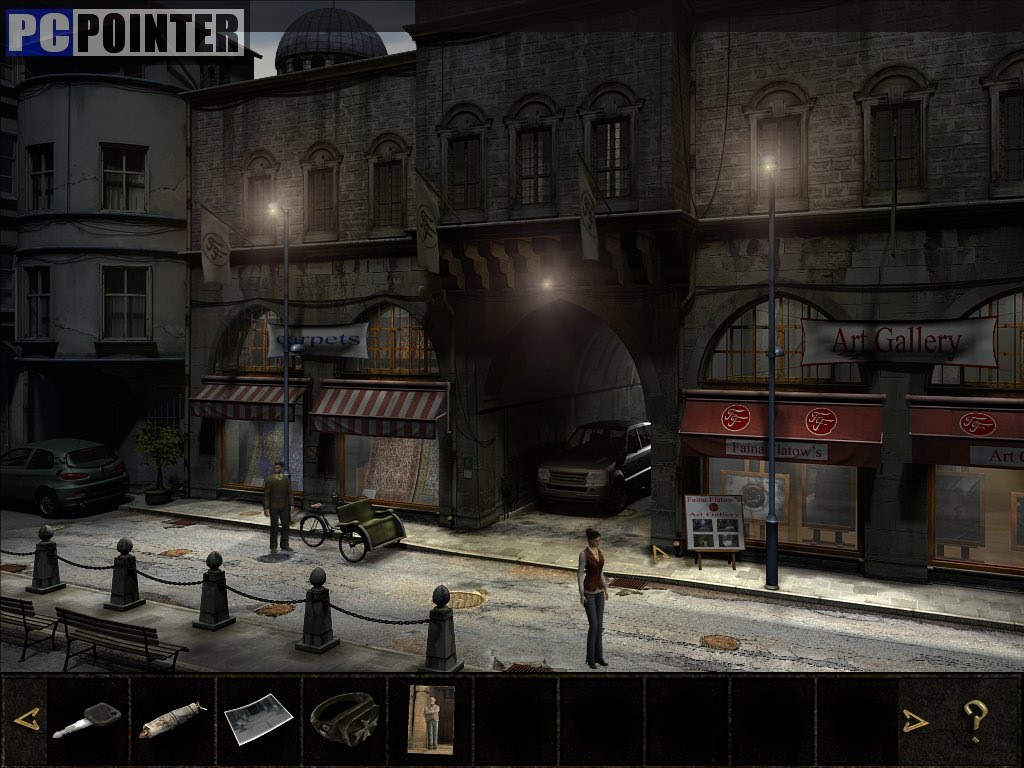Select the portrait photo of a standing man

431,718
